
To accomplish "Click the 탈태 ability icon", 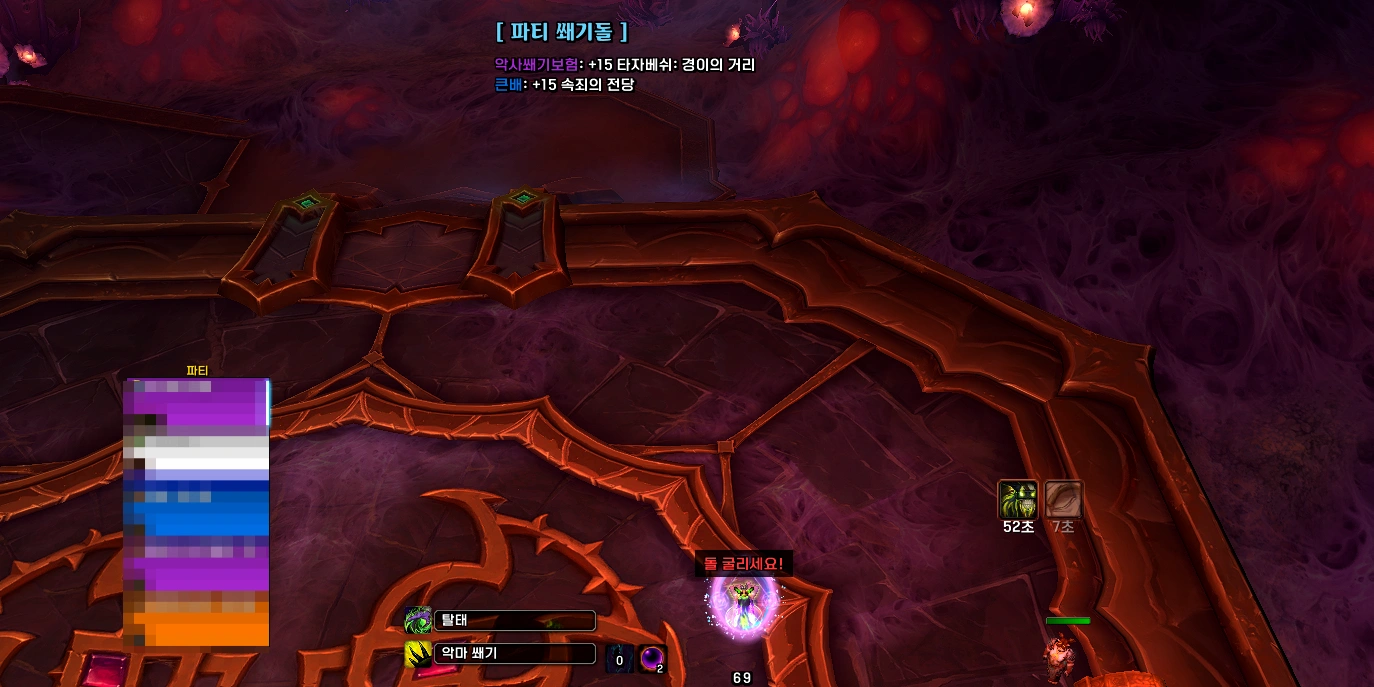I will [418, 620].
